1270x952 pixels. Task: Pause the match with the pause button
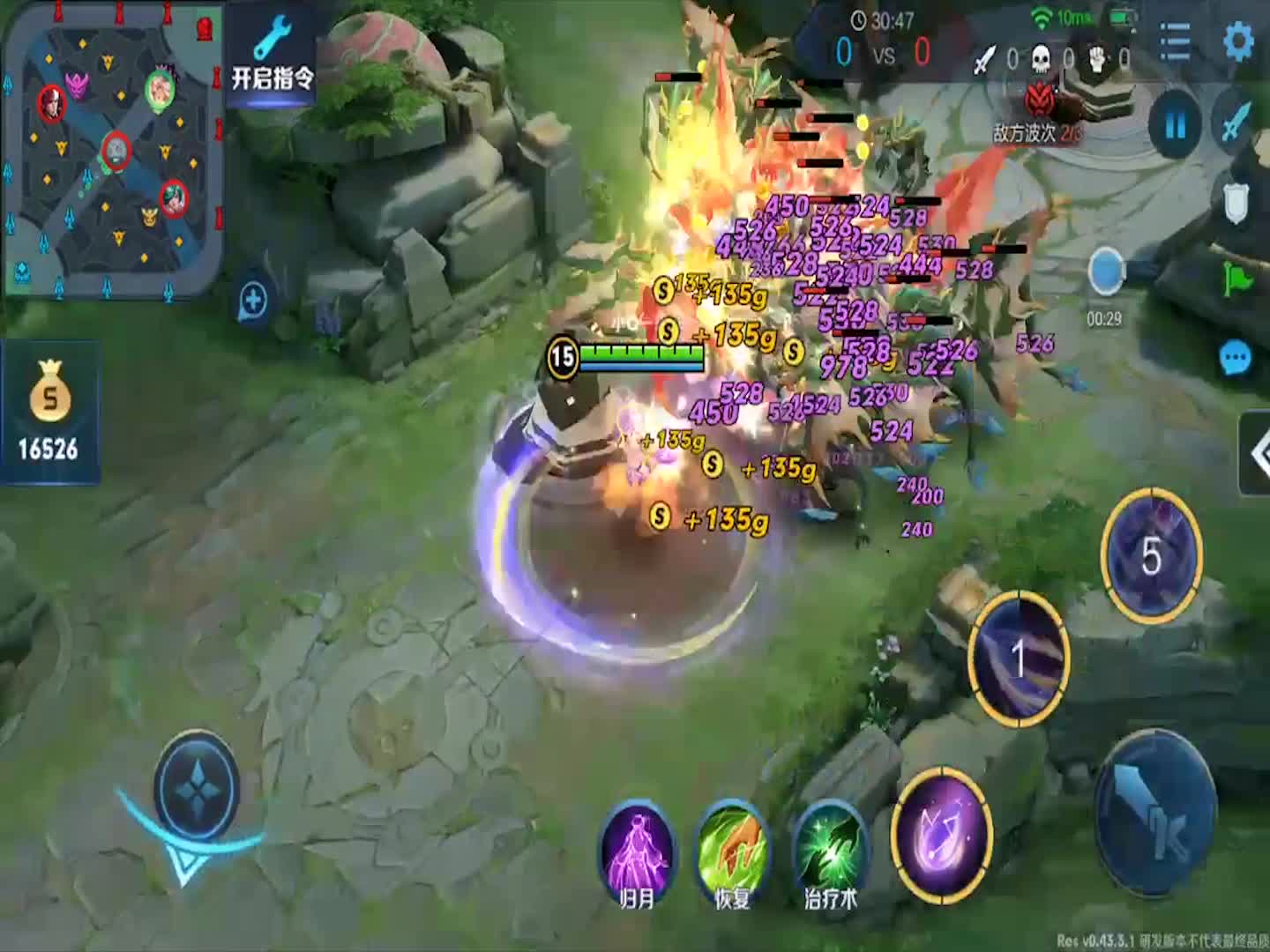coord(1175,126)
